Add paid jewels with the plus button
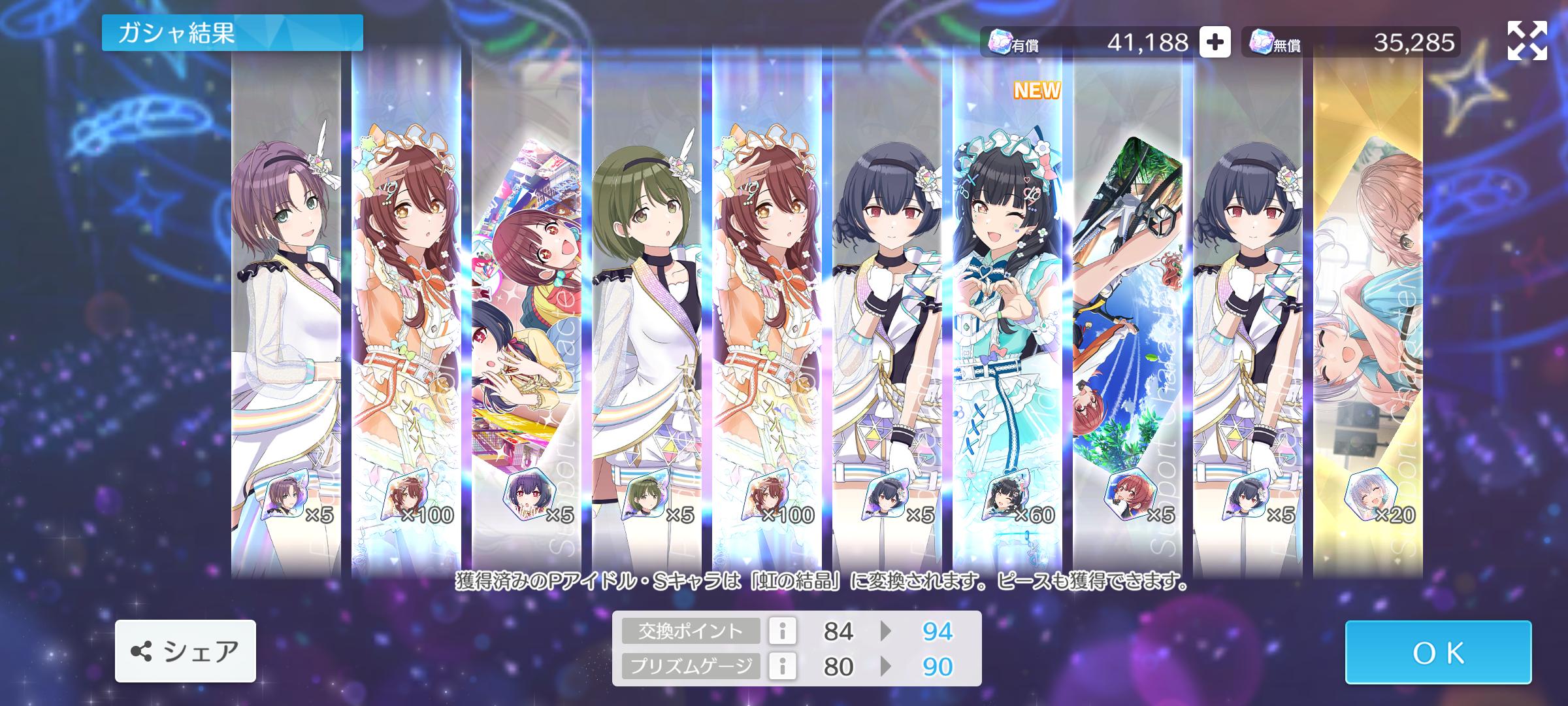Image resolution: width=1568 pixels, height=706 pixels. pyautogui.click(x=1215, y=42)
